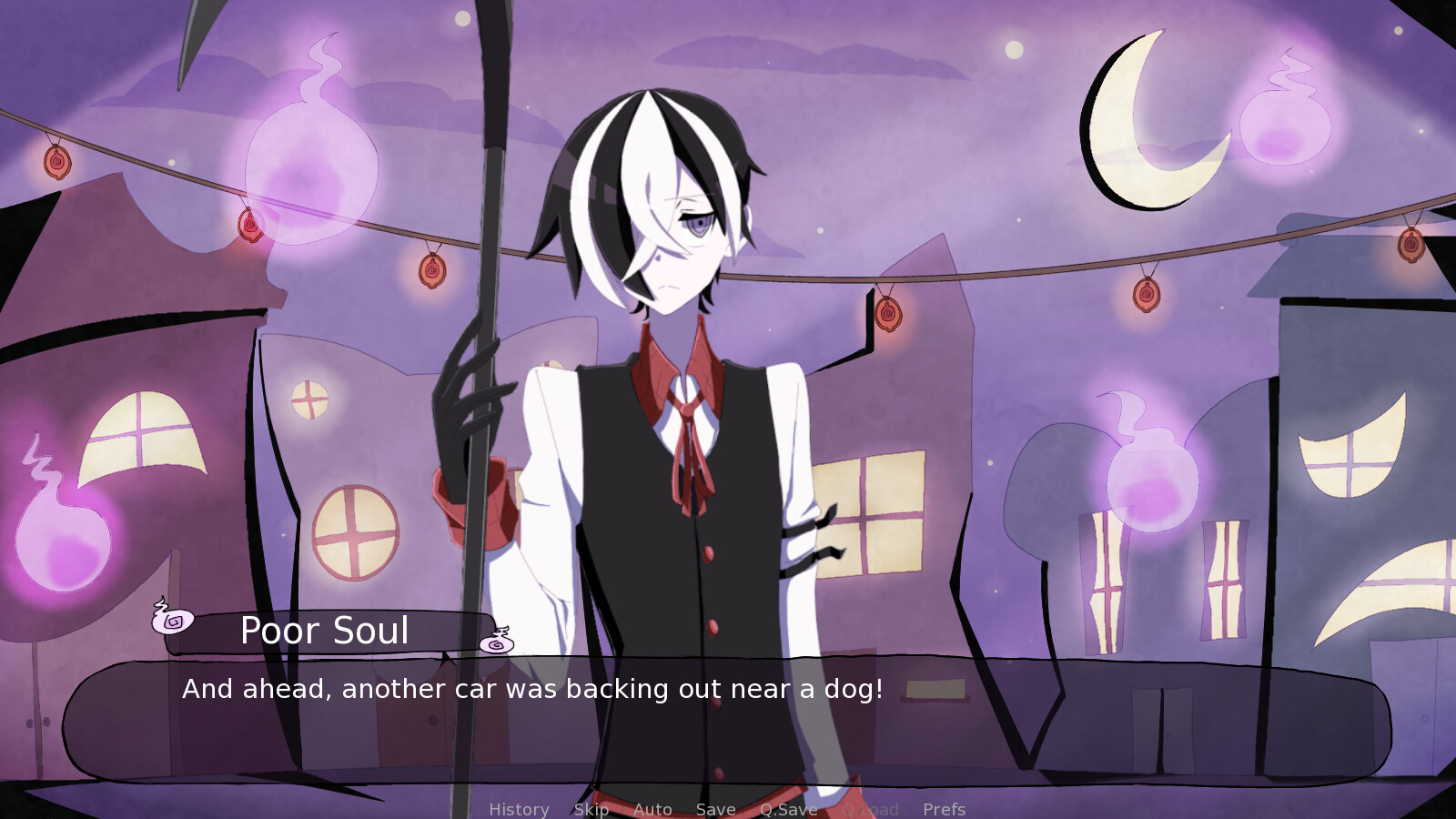Screen dimensions: 1456x819
Task: Click the Poor Soul name label
Action: pyautogui.click(x=325, y=630)
